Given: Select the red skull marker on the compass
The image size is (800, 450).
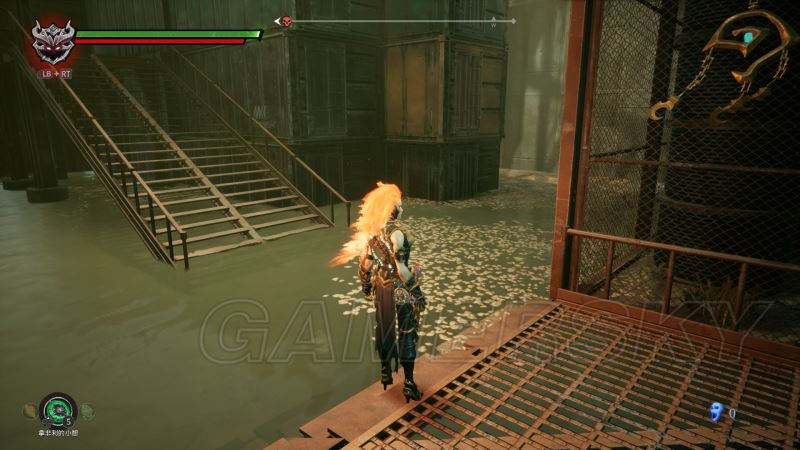Looking at the screenshot, I should tap(287, 21).
